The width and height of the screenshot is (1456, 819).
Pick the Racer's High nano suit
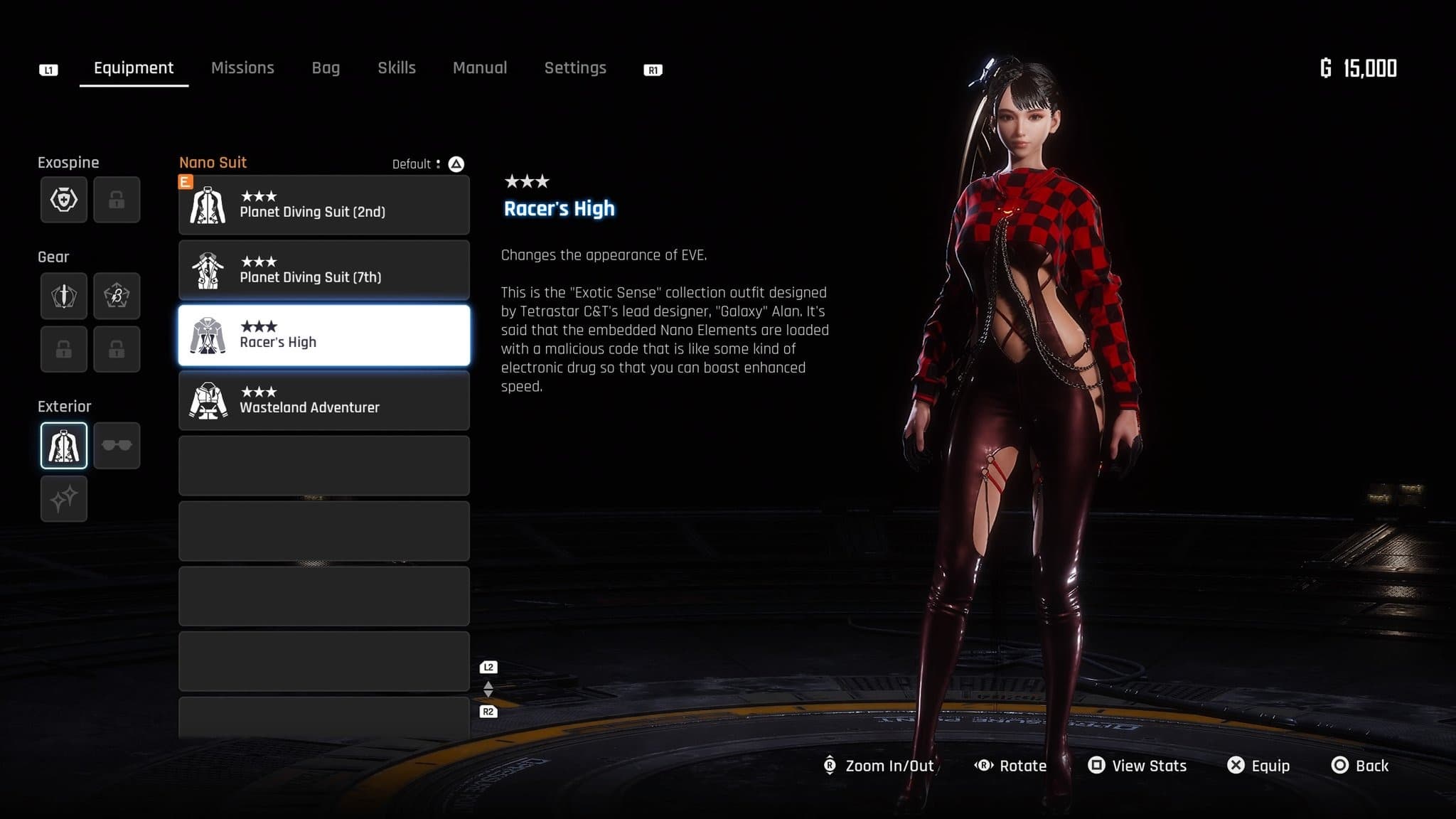point(323,336)
